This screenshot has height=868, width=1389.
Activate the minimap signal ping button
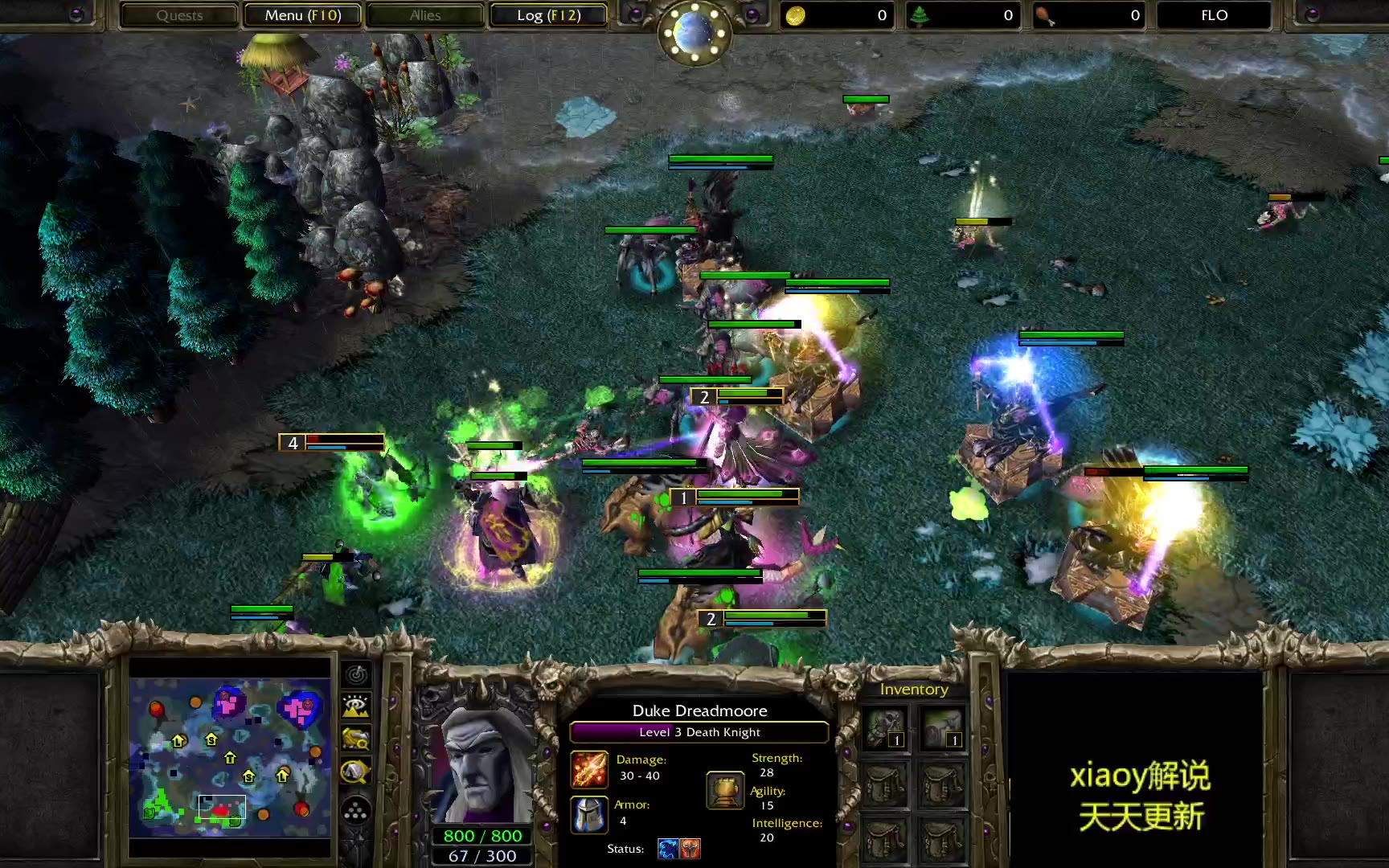point(356,675)
